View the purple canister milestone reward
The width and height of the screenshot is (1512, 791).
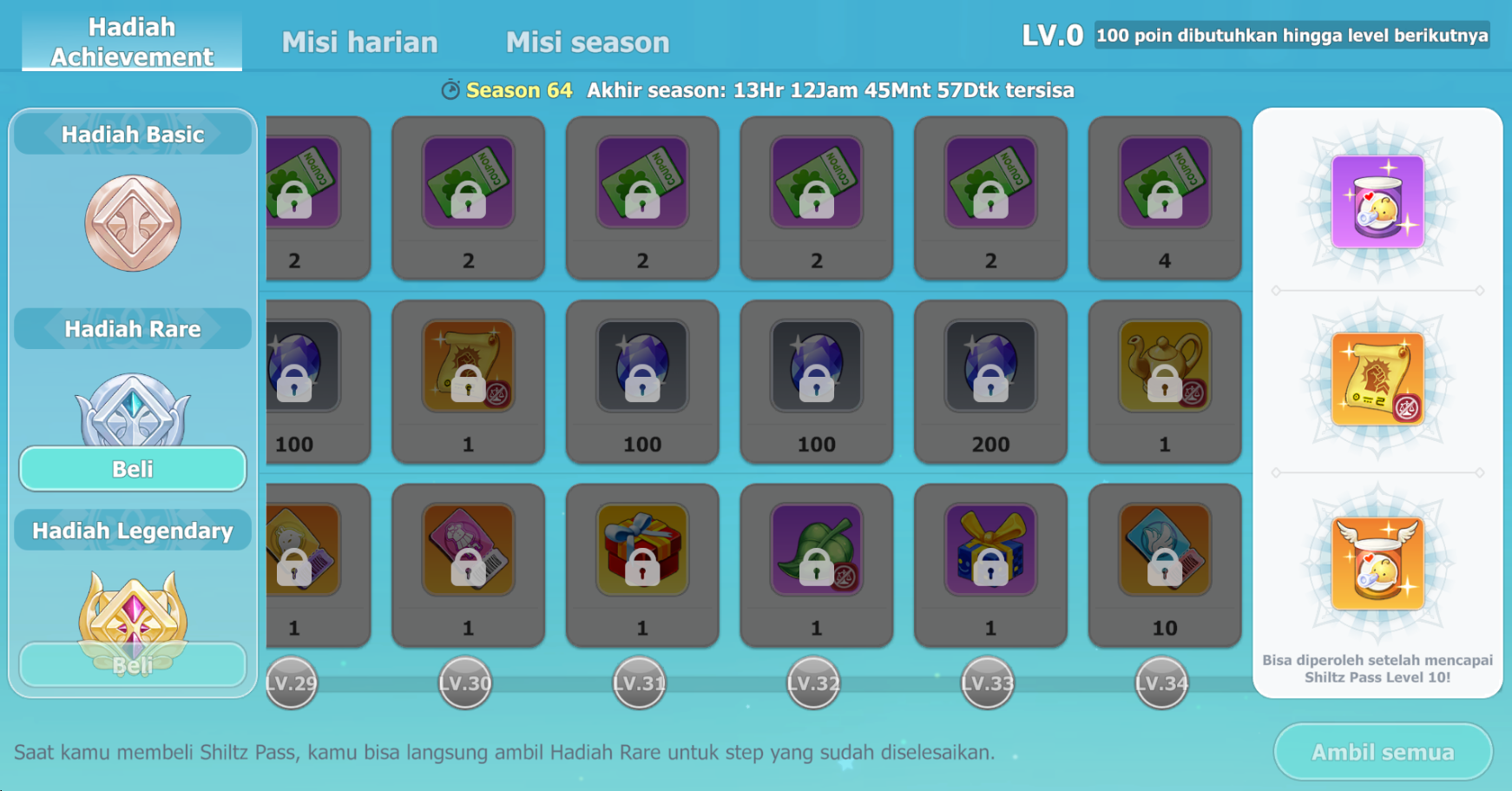(x=1377, y=201)
